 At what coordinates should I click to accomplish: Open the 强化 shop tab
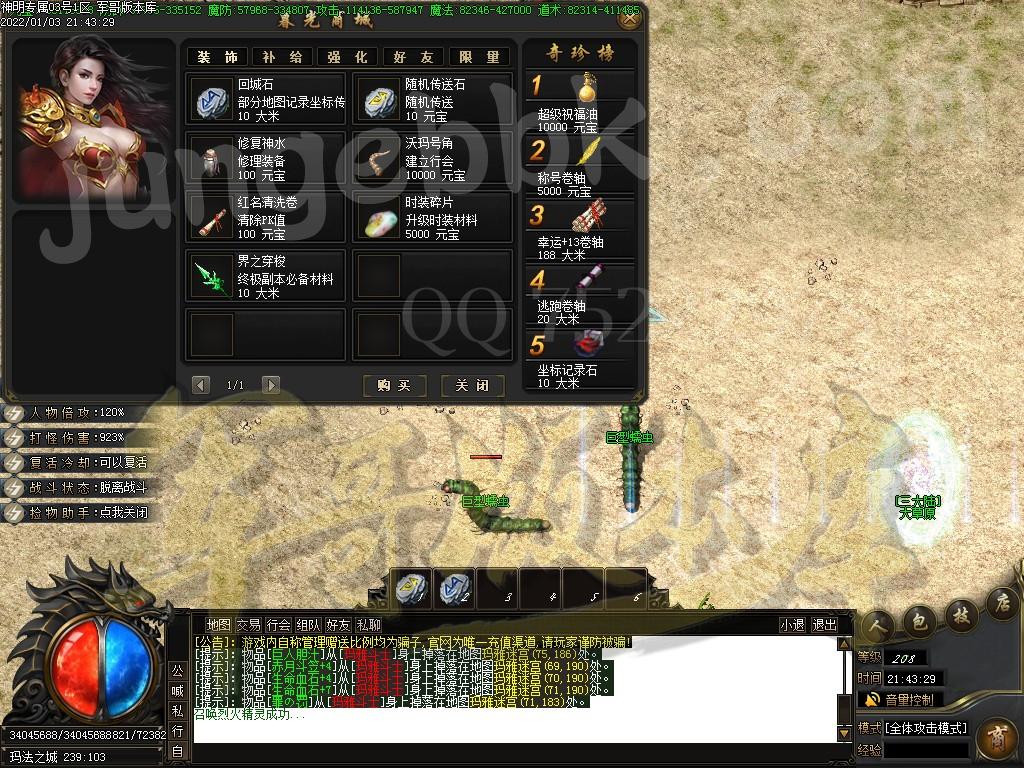347,57
